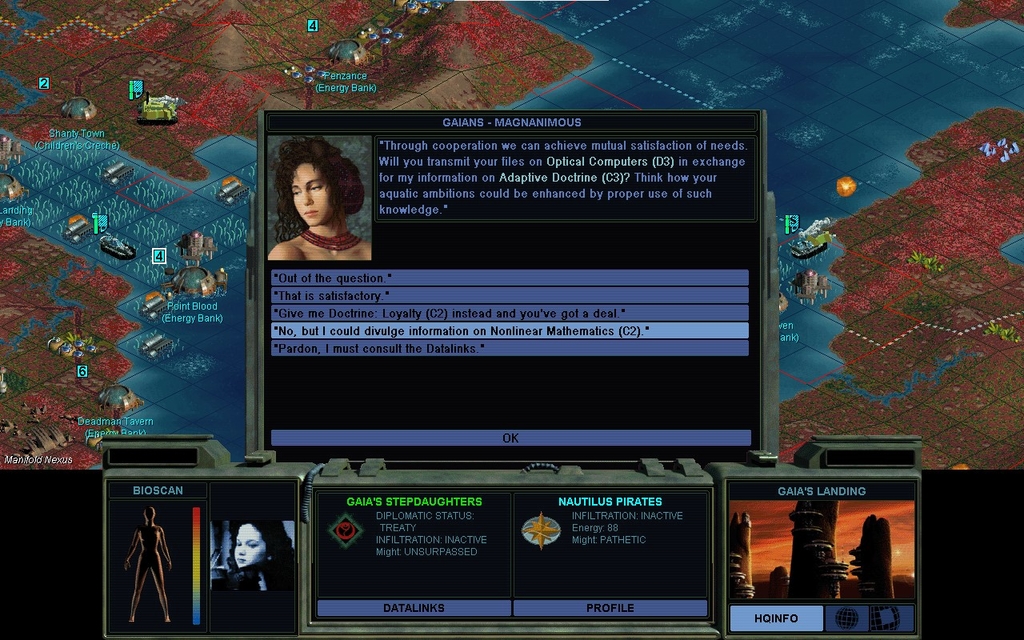Choose "That is satisfactory." response
The image size is (1024, 640).
point(510,295)
